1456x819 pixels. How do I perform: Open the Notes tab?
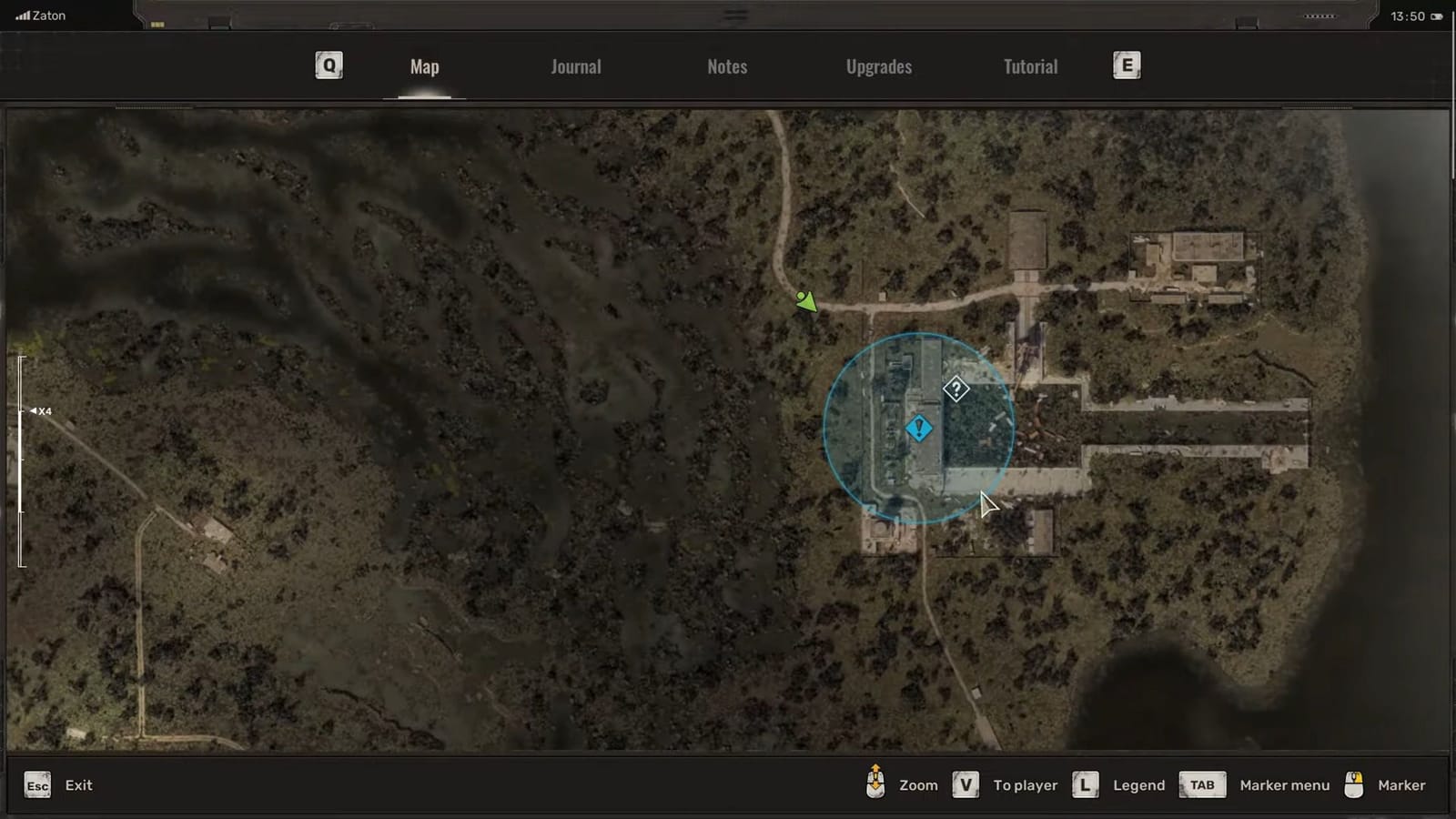pos(726,66)
